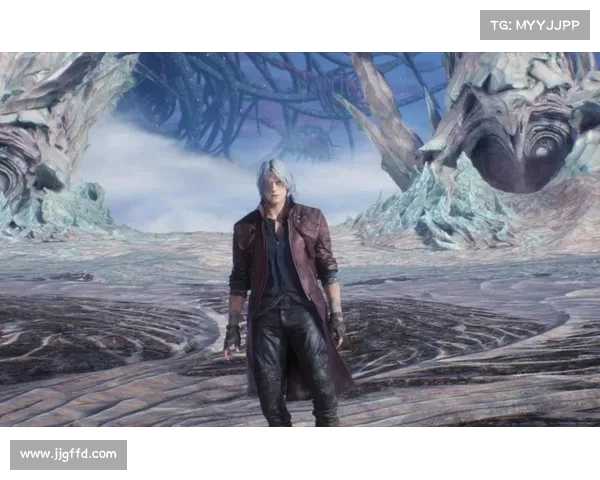Click the TG: MYYJJPP contact label

[x=535, y=24]
